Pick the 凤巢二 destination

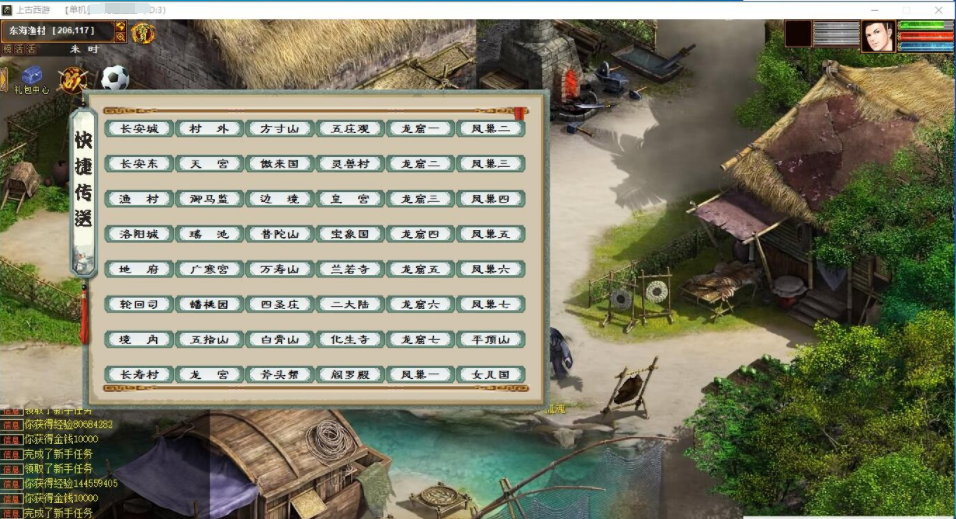point(491,129)
